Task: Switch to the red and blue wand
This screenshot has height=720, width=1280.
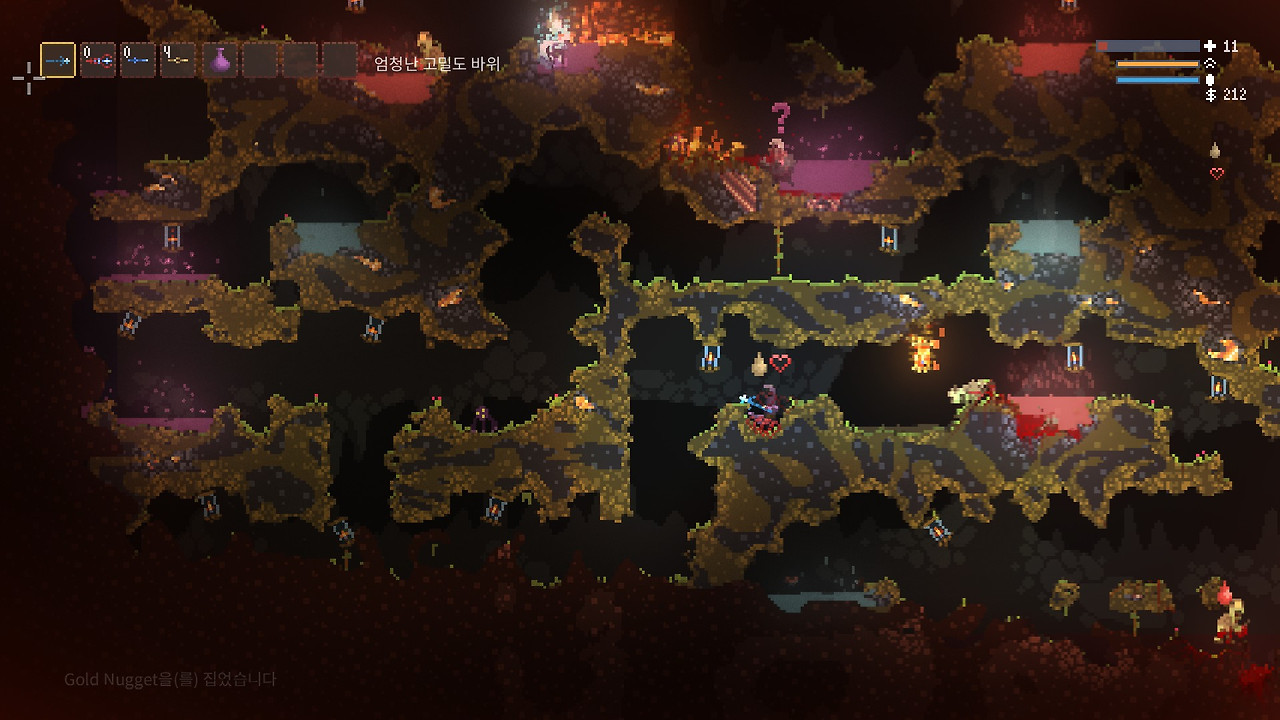Action: click(x=98, y=60)
